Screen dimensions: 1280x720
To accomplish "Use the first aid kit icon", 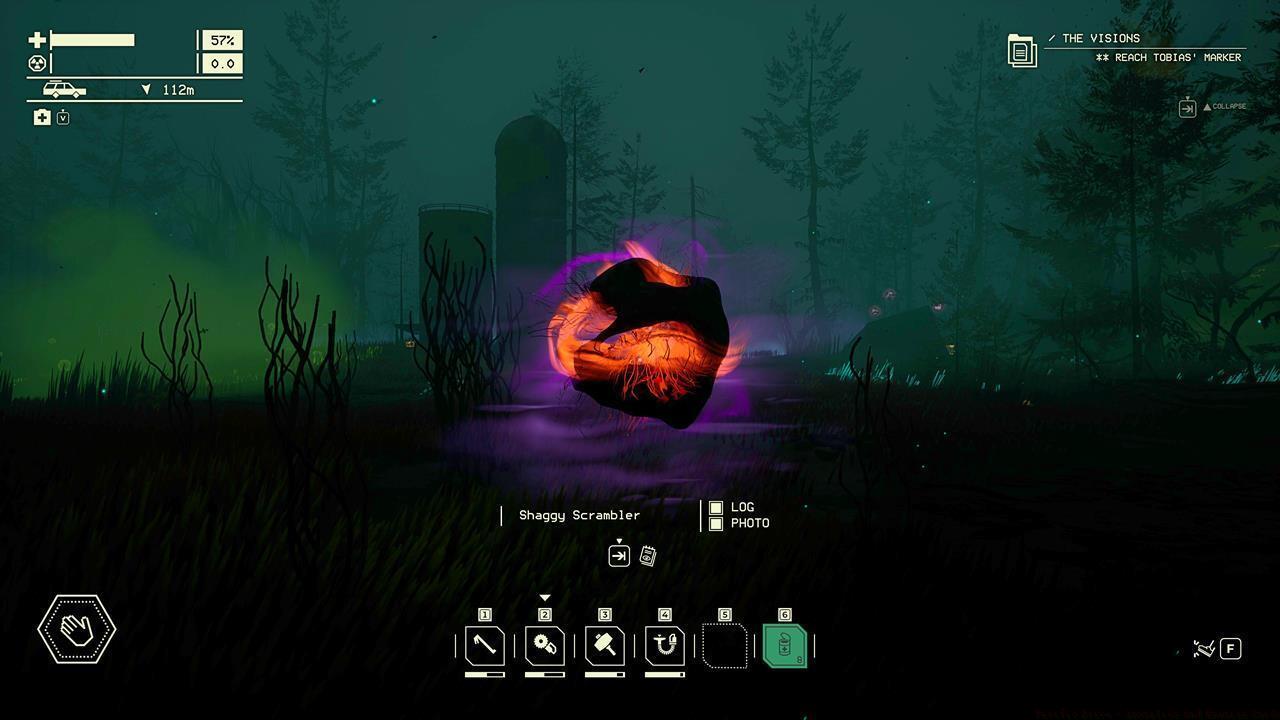I will [42, 118].
